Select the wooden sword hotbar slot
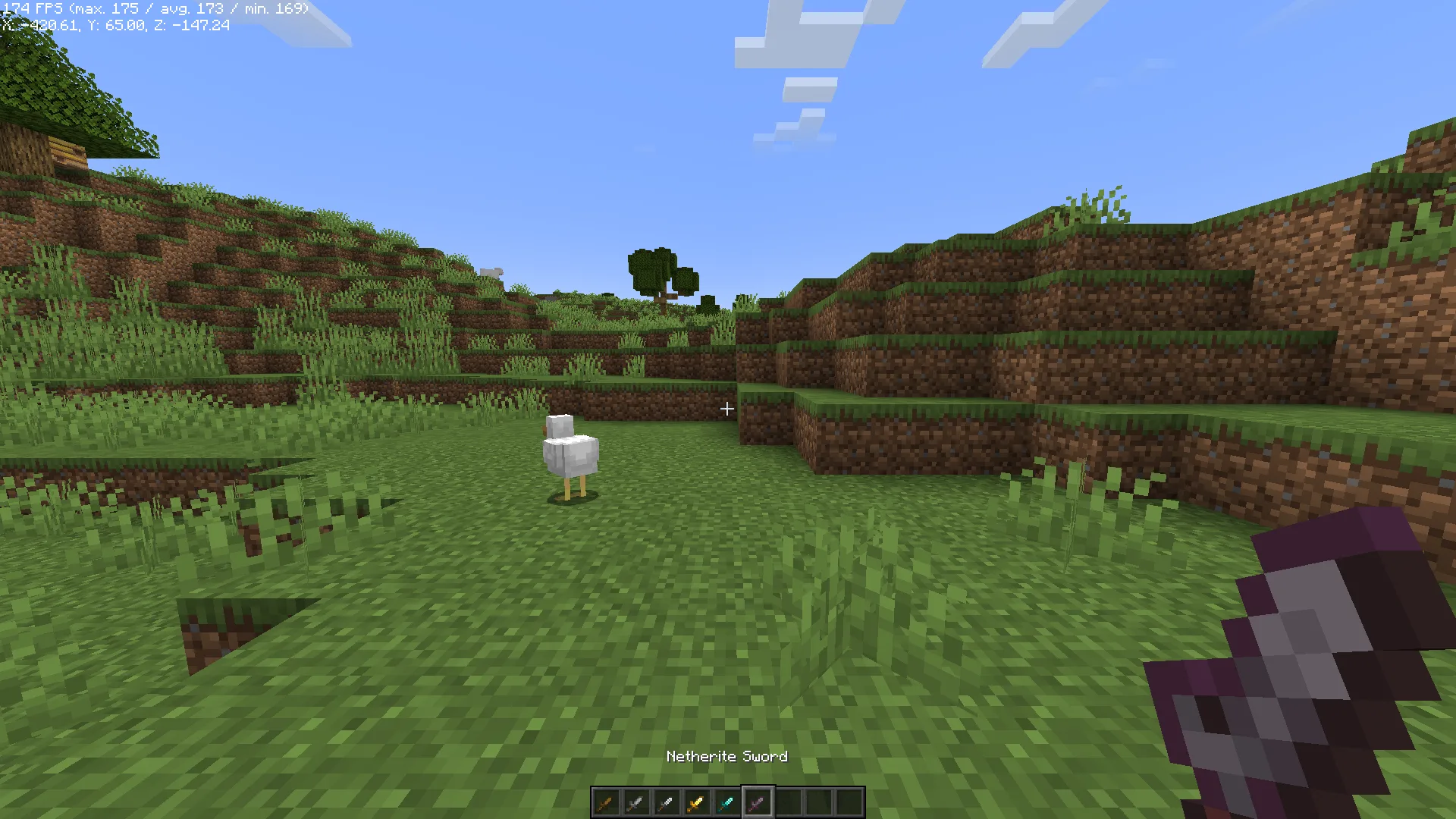 tap(606, 802)
